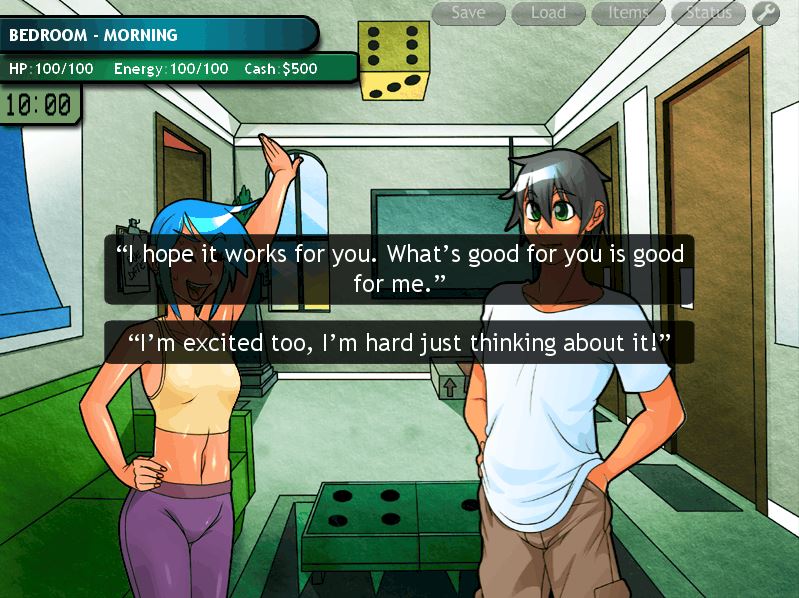Show the Items inventory
Screen dimensions: 799x598
tap(628, 13)
